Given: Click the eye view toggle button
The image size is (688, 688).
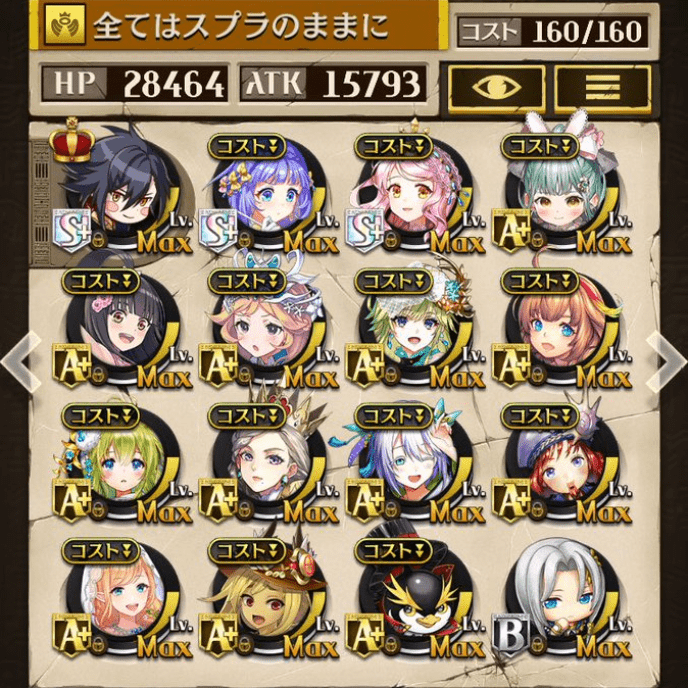Looking at the screenshot, I should coord(496,86).
